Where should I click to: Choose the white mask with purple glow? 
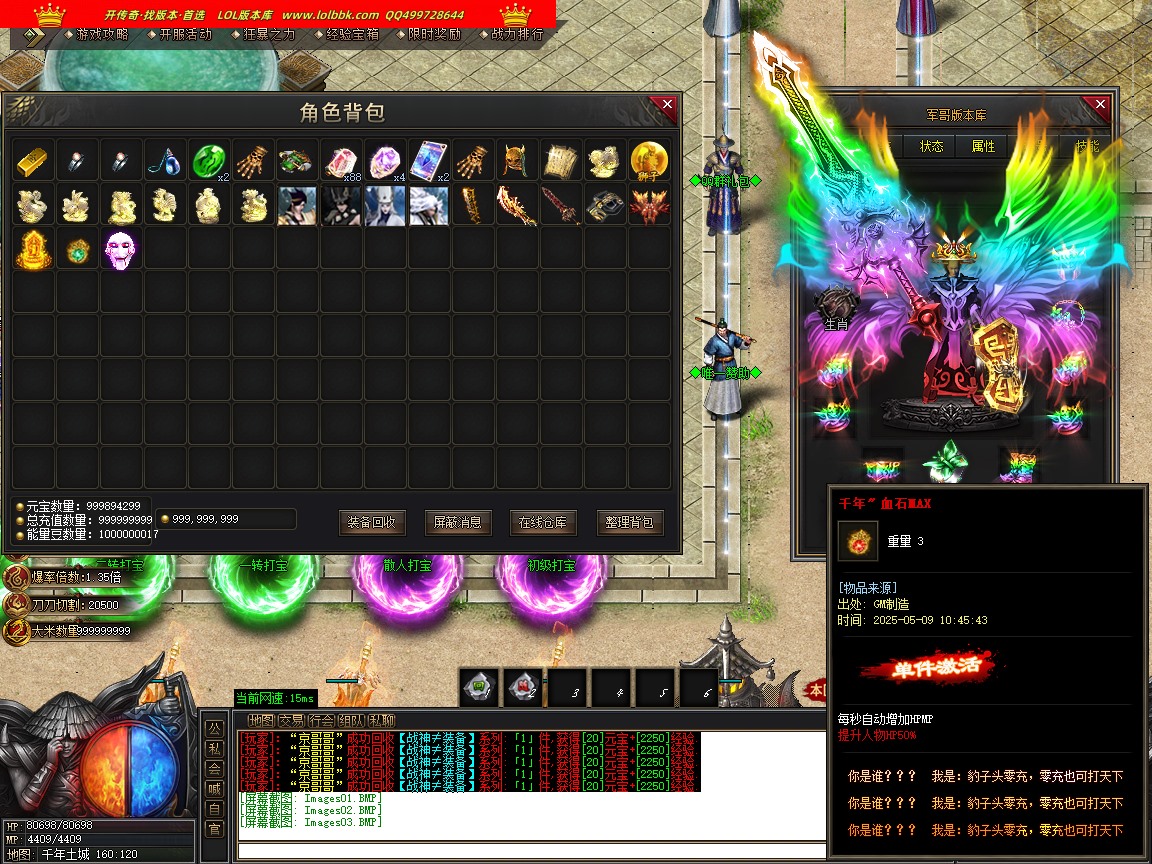click(x=121, y=248)
